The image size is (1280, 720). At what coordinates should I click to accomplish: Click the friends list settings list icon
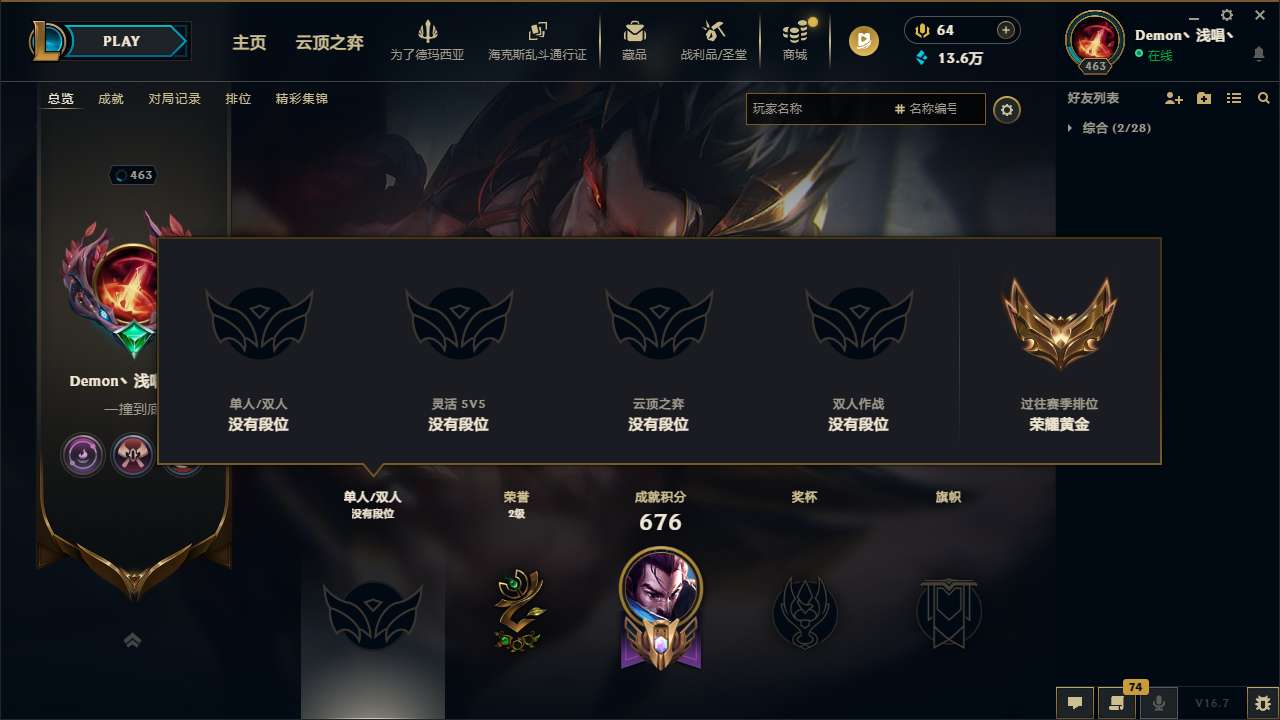pos(1234,98)
